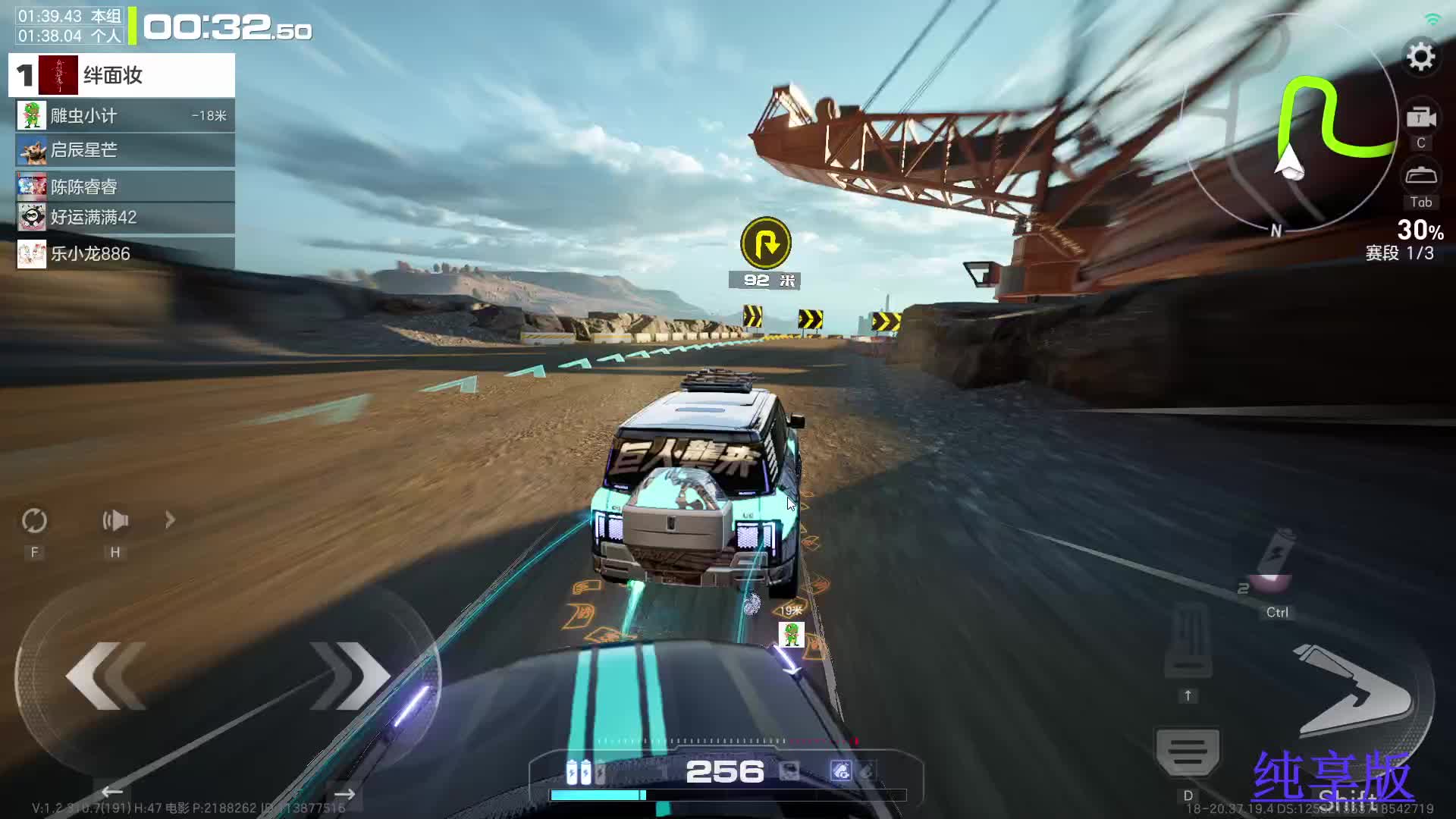The image size is (1456, 819).
Task: Select player 陈陈睿睿 in the ranking list
Action: click(125, 187)
